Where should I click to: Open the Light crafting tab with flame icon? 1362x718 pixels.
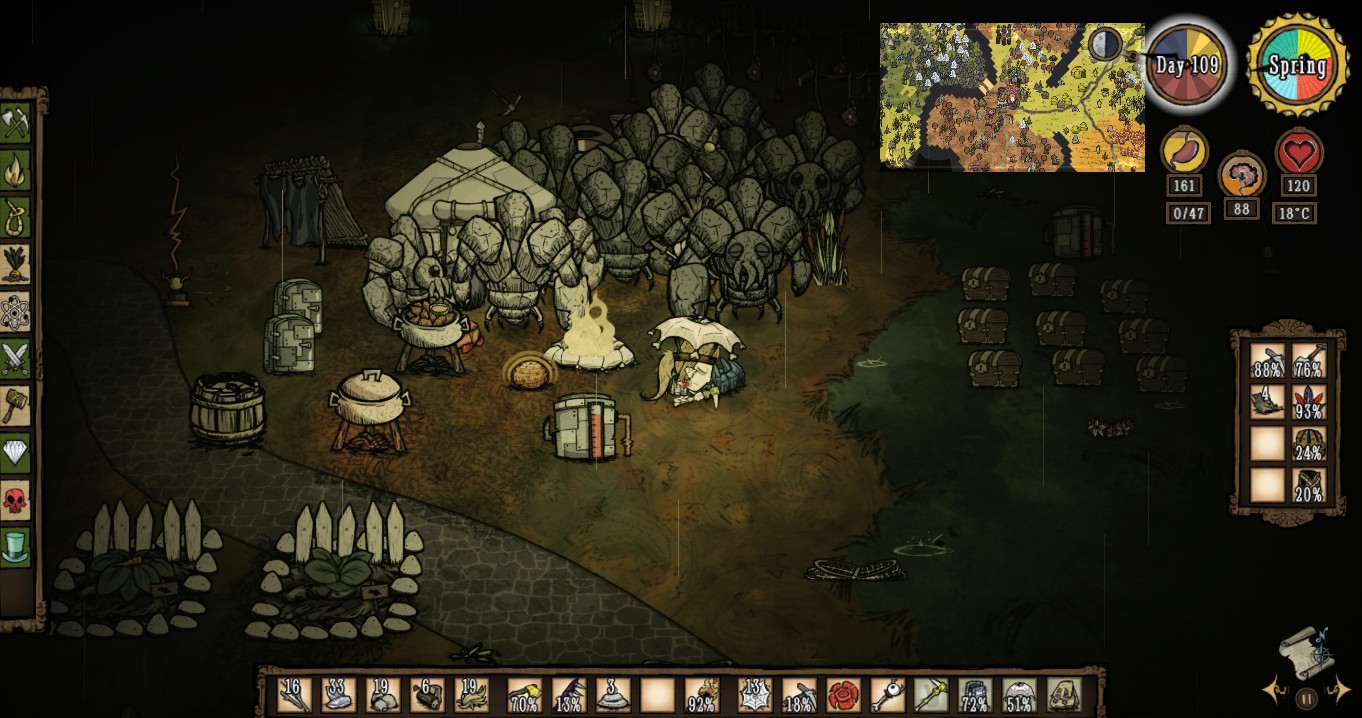coord(15,171)
